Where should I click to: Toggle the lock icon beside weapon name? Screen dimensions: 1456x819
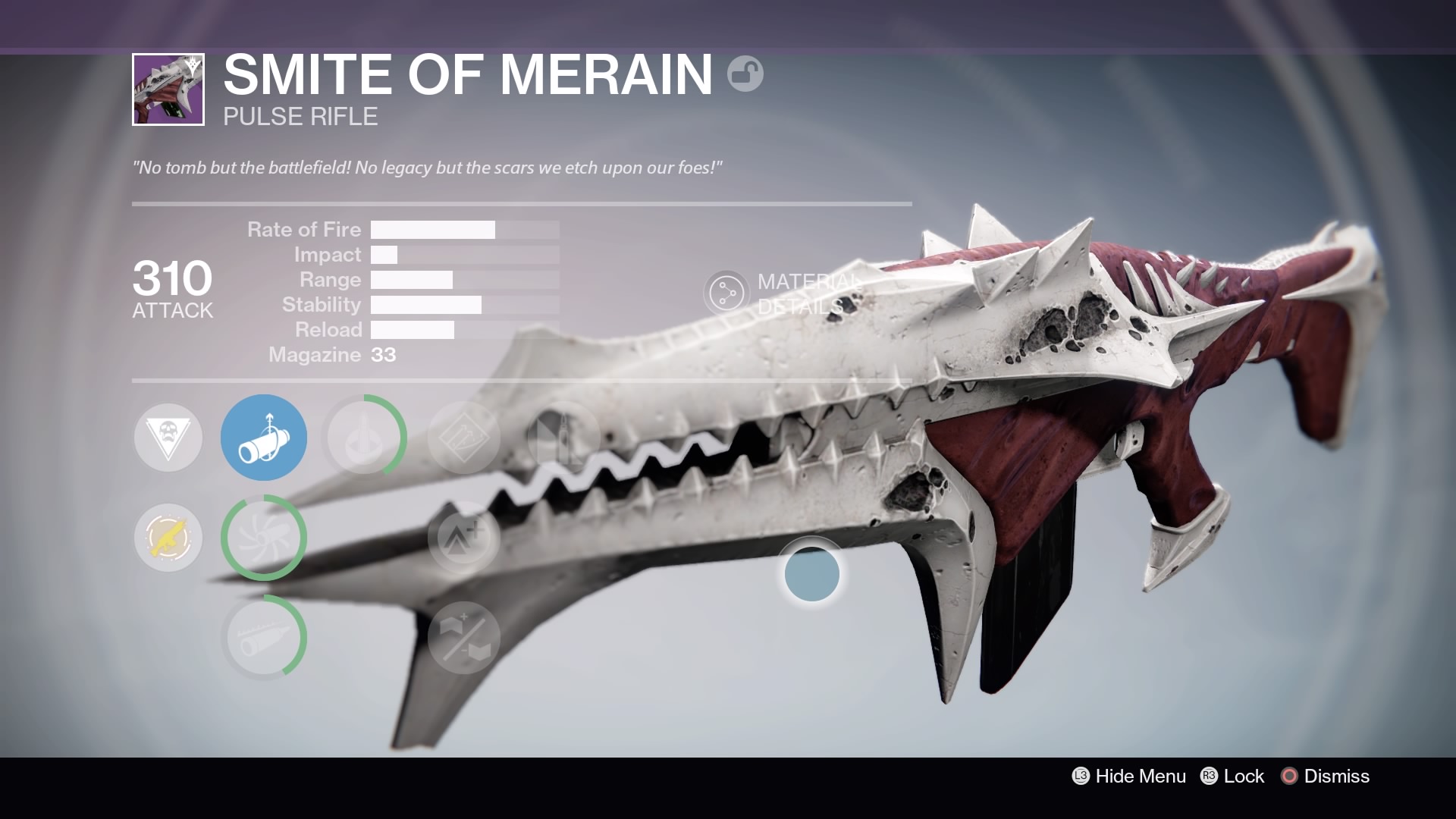click(x=745, y=74)
